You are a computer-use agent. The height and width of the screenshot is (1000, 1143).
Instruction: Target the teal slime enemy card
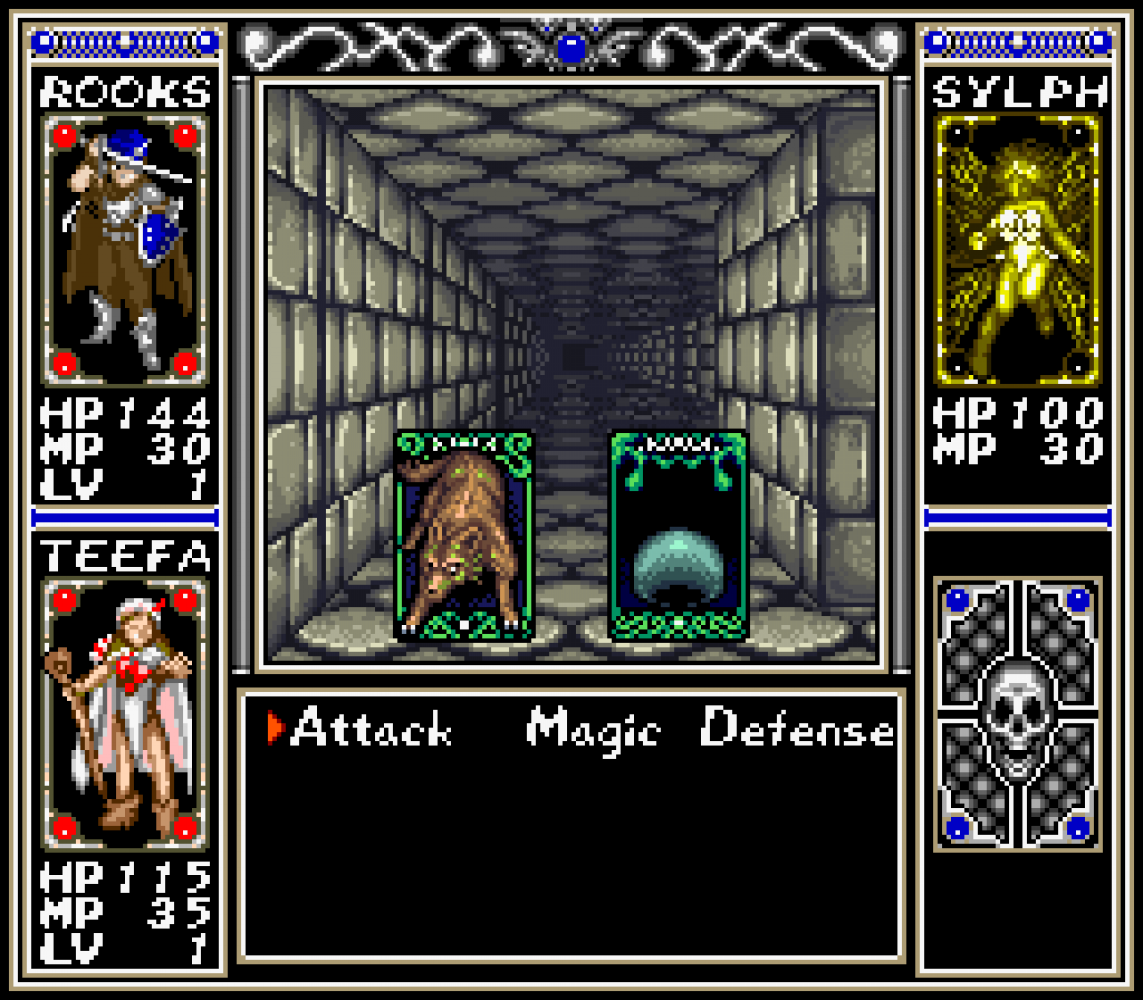coord(678,535)
